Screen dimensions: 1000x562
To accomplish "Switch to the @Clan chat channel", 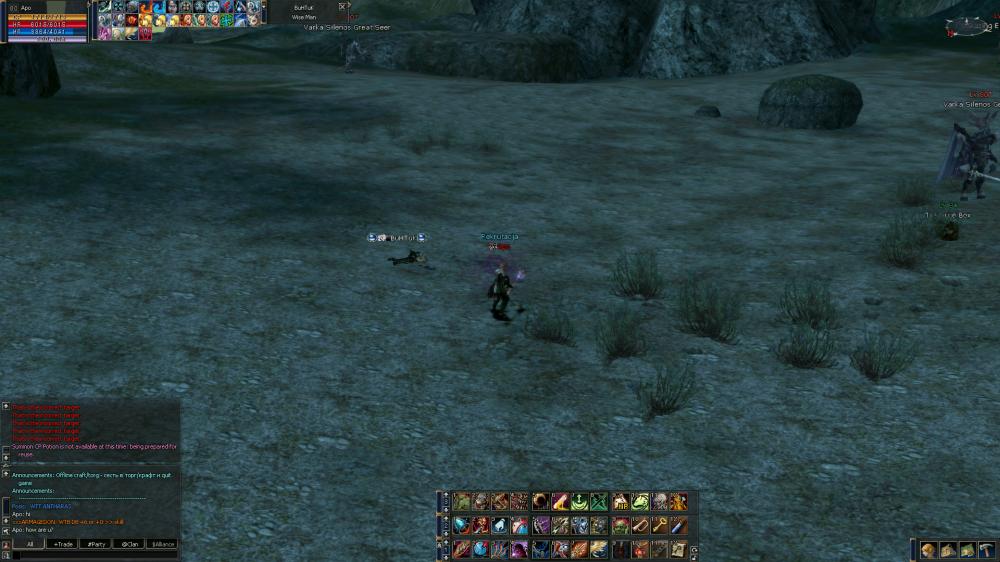I will click(x=128, y=544).
